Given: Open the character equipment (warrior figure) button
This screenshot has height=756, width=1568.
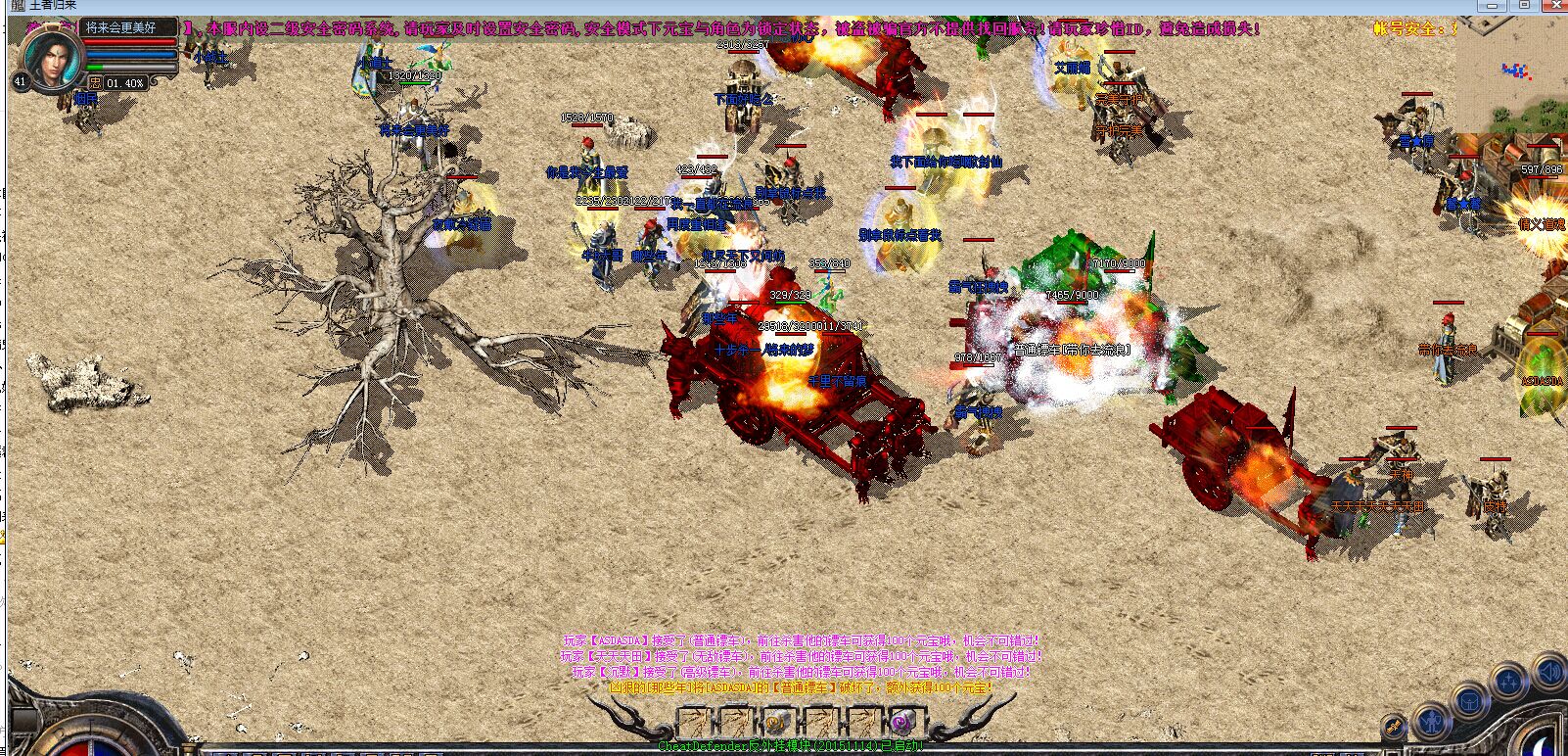Looking at the screenshot, I should [1432, 723].
